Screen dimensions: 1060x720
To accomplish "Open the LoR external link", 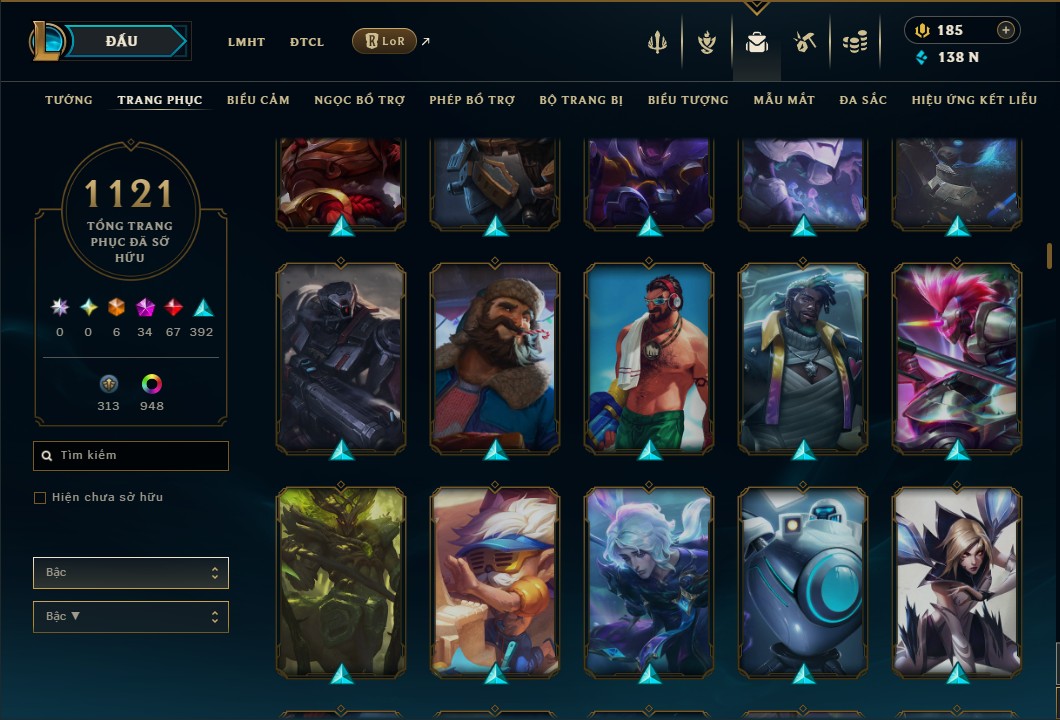I will pos(385,41).
